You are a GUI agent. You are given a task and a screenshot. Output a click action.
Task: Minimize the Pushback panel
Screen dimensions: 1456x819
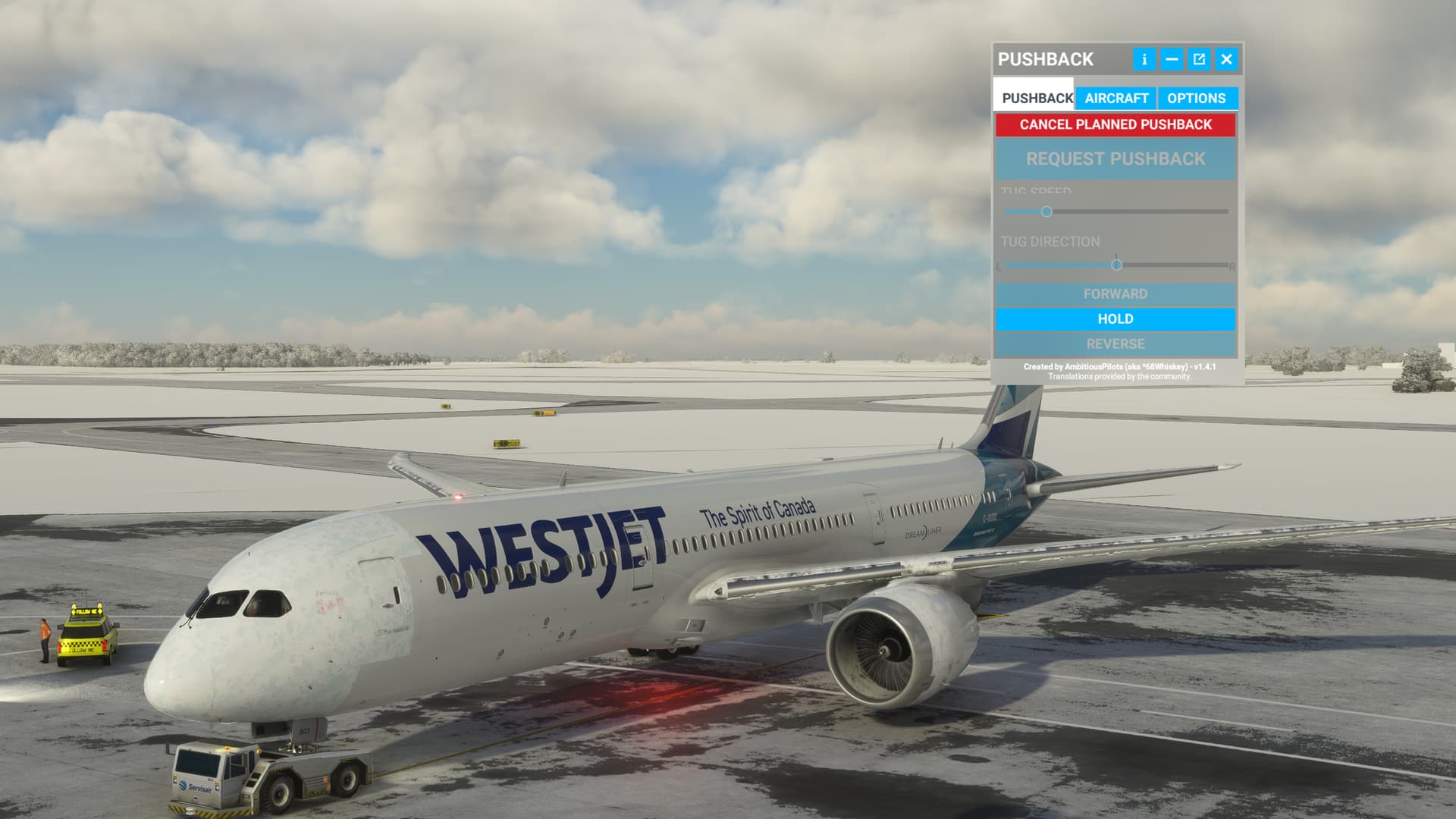pos(1171,59)
